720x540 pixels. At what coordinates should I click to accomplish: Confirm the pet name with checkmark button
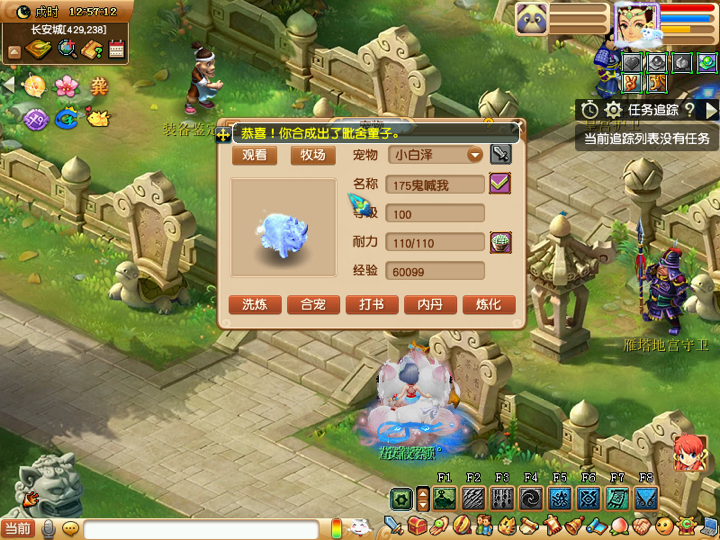point(499,183)
